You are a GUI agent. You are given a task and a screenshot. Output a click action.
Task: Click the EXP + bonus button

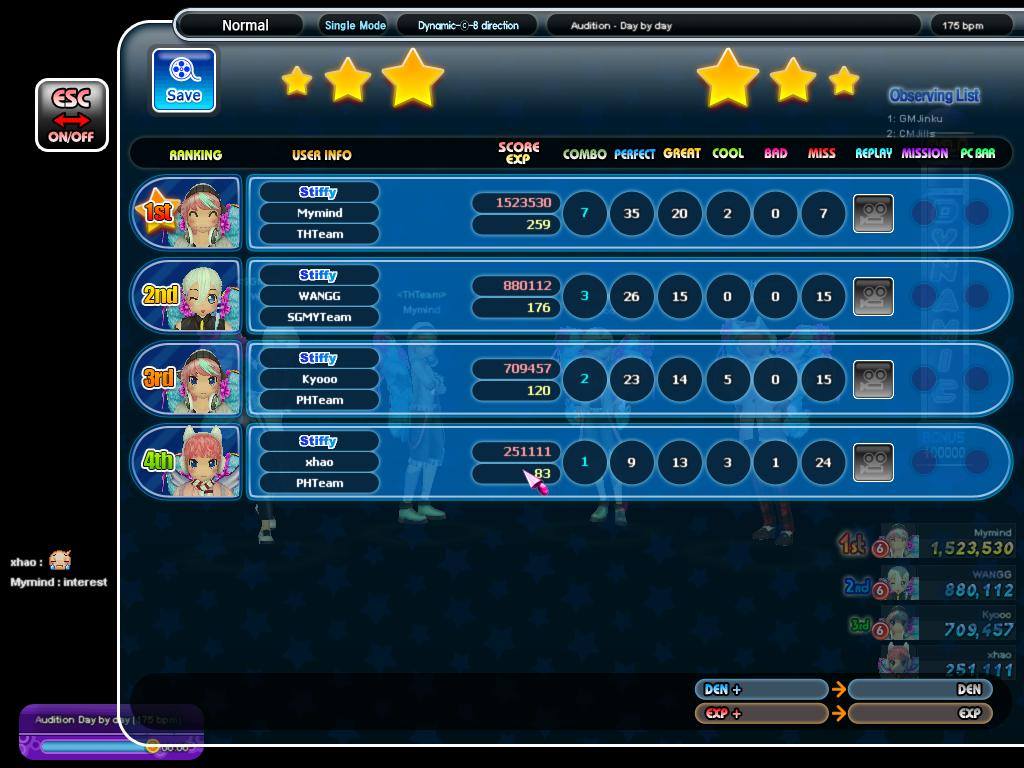pyautogui.click(x=761, y=713)
